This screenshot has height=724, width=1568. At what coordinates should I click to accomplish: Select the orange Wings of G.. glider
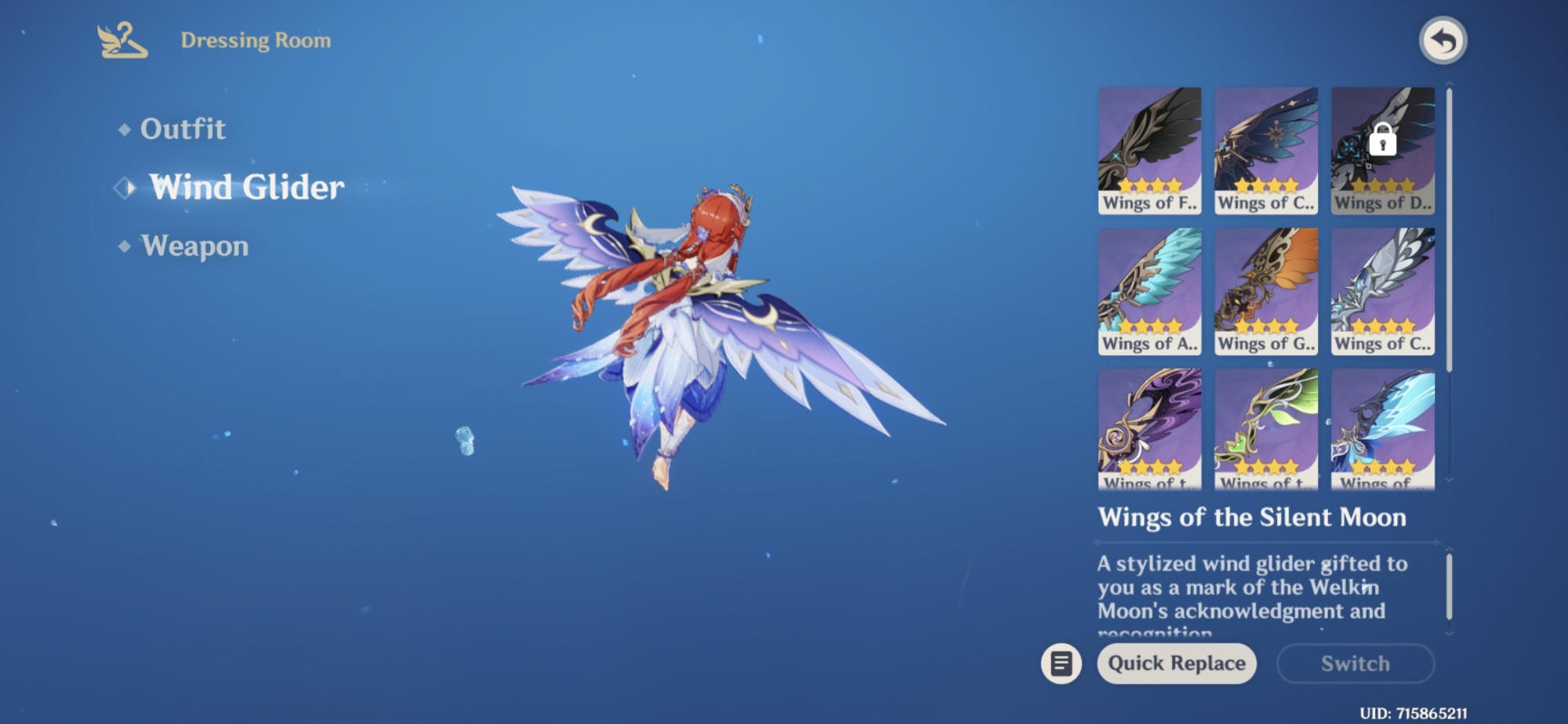pyautogui.click(x=1266, y=291)
